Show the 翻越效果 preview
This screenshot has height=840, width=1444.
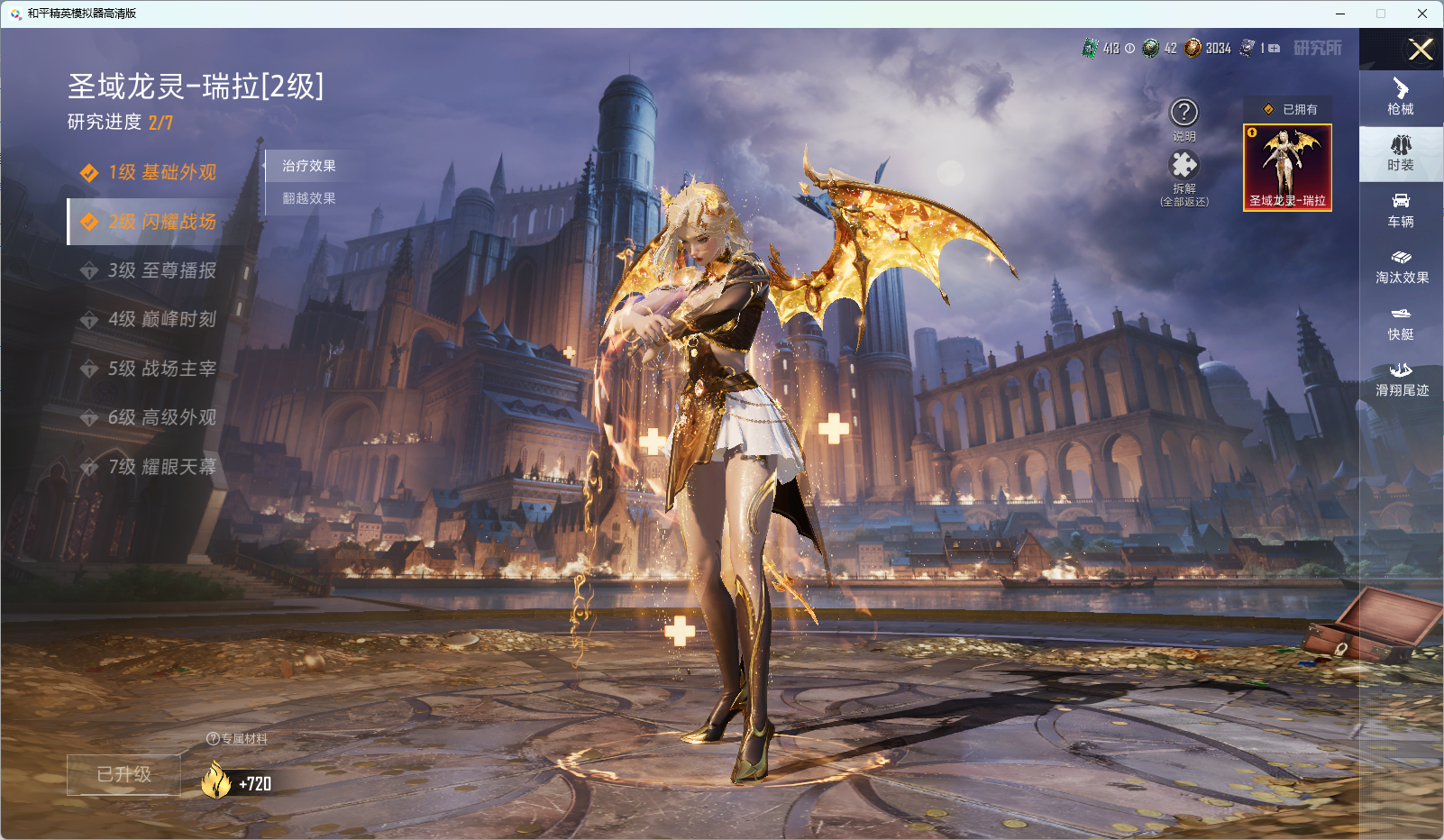309,198
